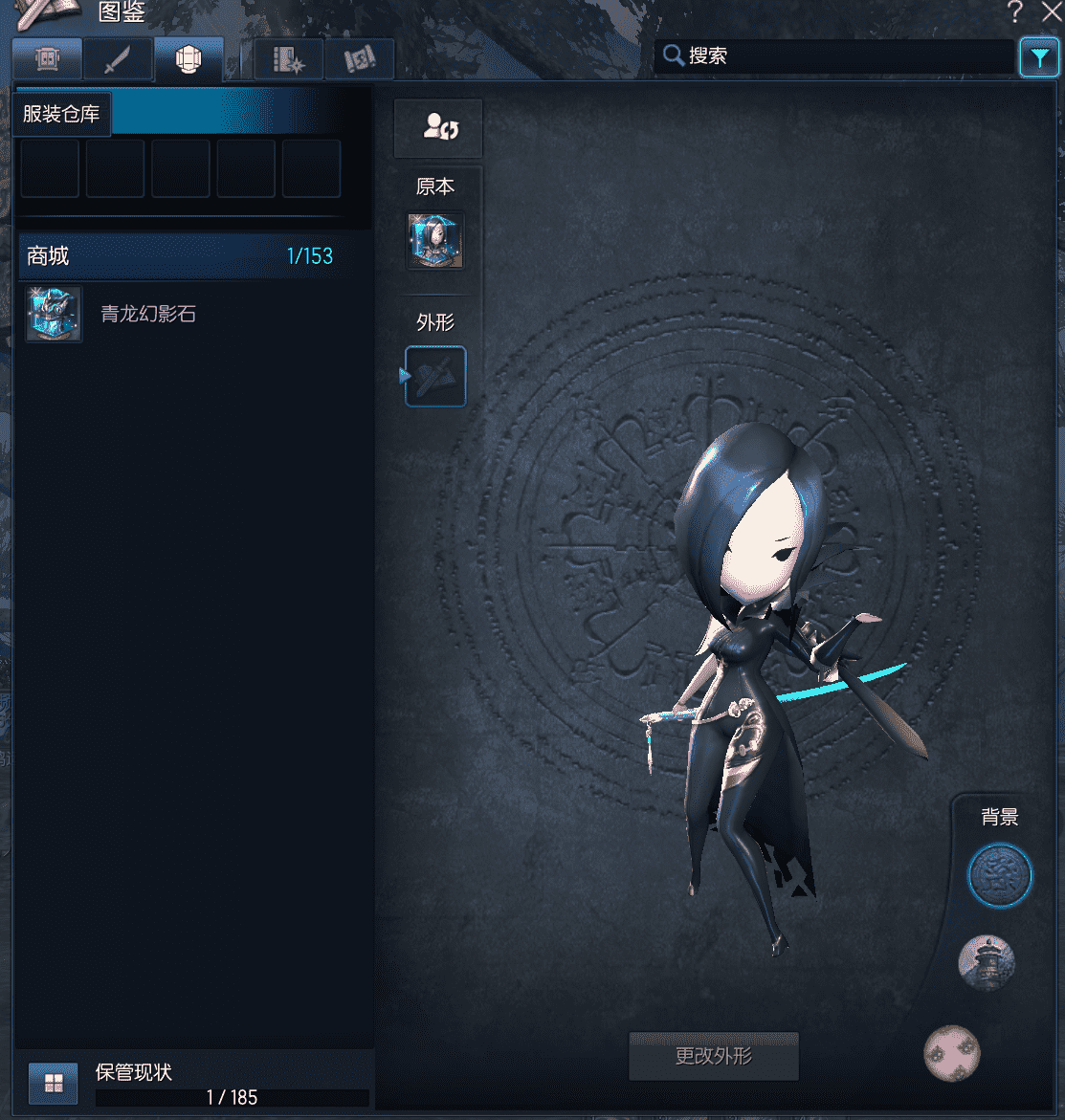Switch to the sword weapon tab

pyautogui.click(x=117, y=60)
